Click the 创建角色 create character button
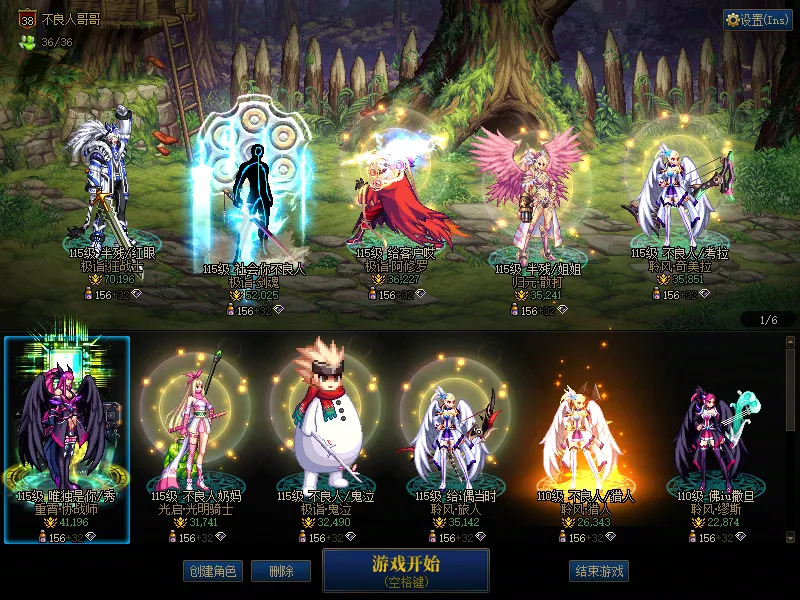The width and height of the screenshot is (800, 600). [x=211, y=571]
